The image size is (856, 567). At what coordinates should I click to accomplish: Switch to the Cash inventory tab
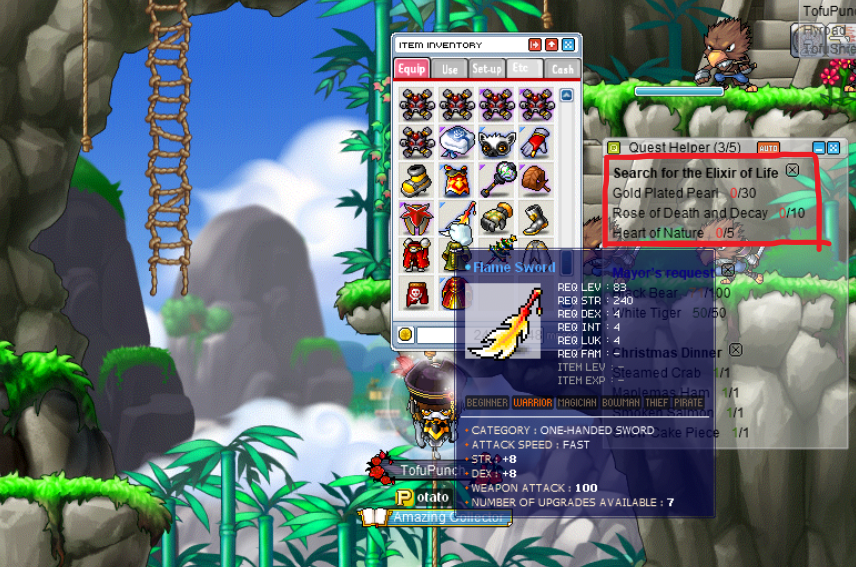click(563, 68)
